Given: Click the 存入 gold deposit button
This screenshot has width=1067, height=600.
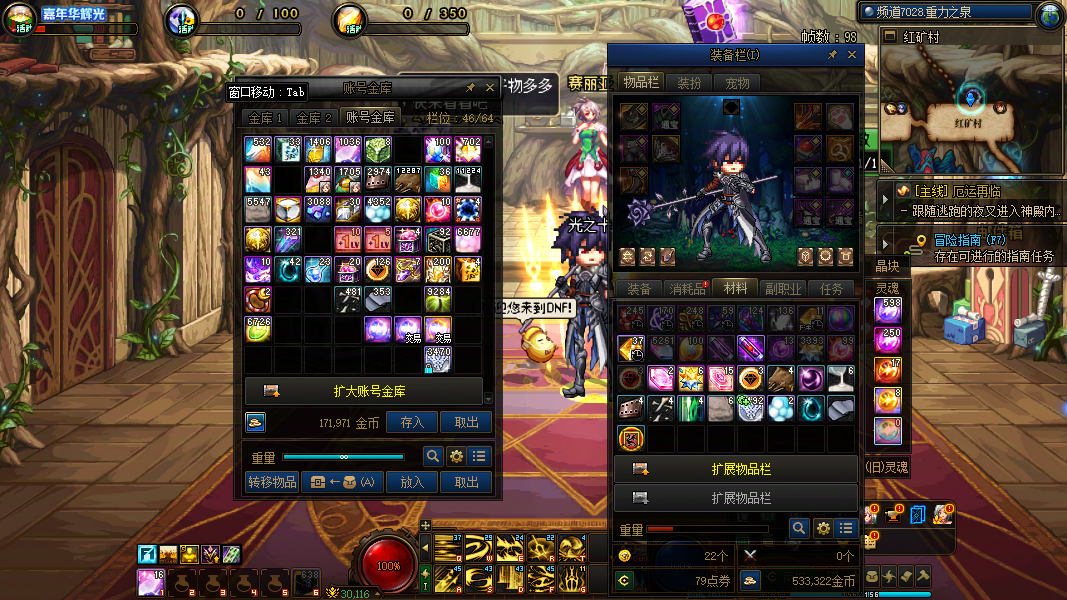Looking at the screenshot, I should [x=412, y=423].
